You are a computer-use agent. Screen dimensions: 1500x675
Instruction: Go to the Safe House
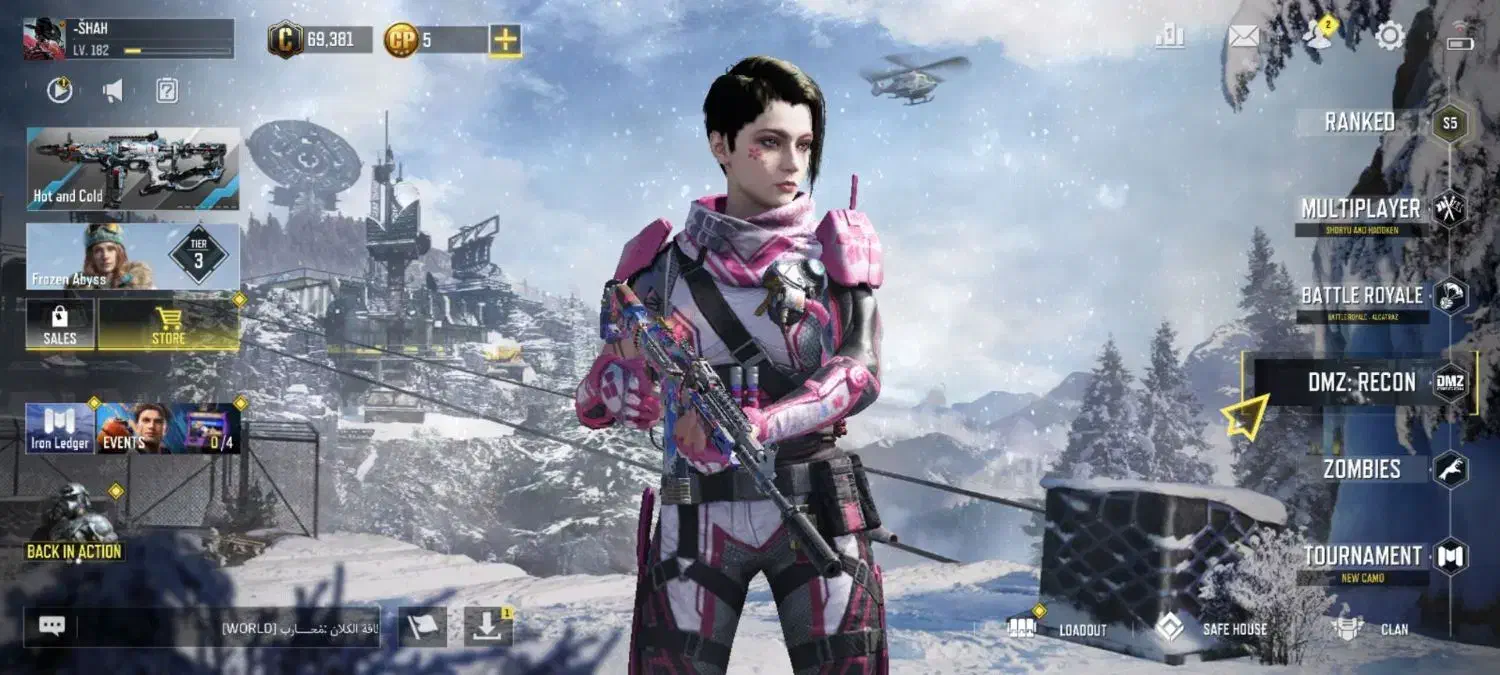[1211, 629]
